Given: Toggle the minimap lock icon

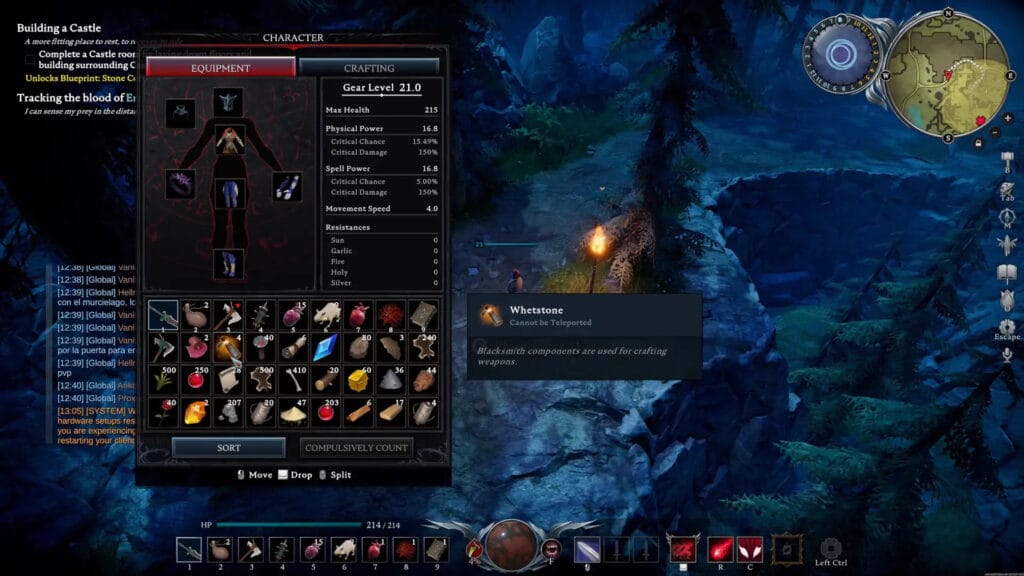Looking at the screenshot, I should (977, 143).
